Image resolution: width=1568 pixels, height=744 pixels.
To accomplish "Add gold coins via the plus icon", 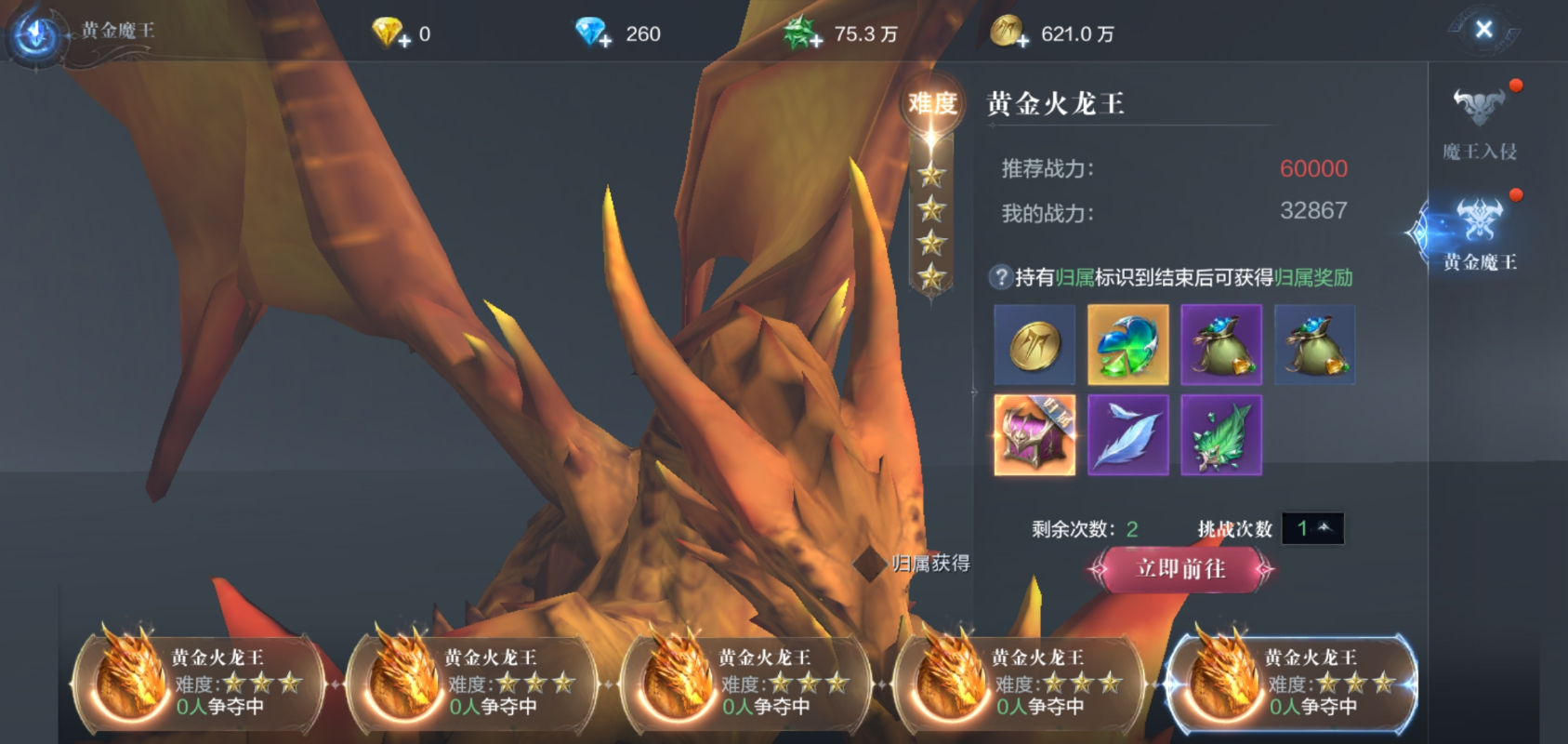I will 1022,41.
